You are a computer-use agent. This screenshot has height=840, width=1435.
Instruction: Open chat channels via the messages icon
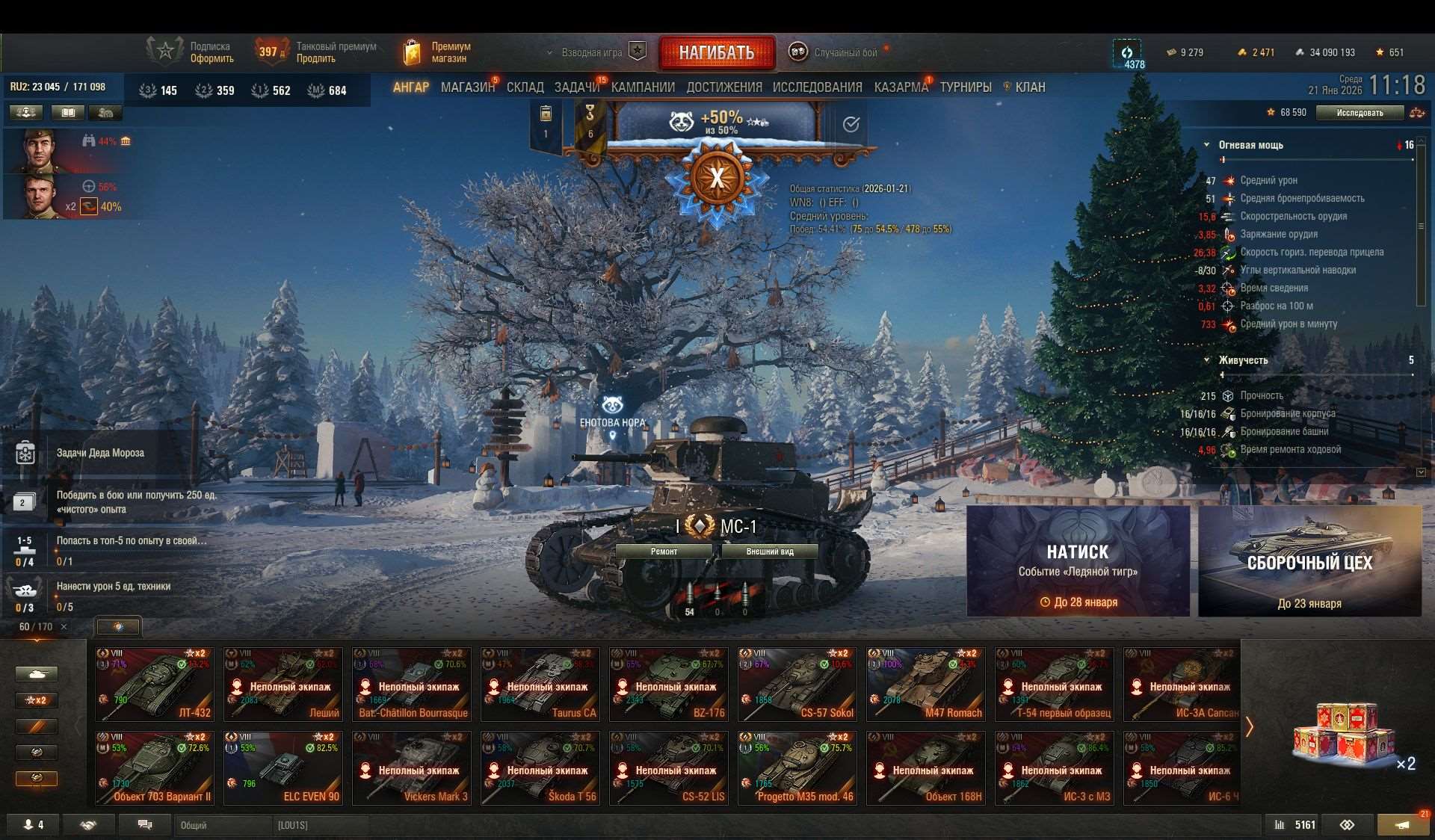tap(143, 825)
